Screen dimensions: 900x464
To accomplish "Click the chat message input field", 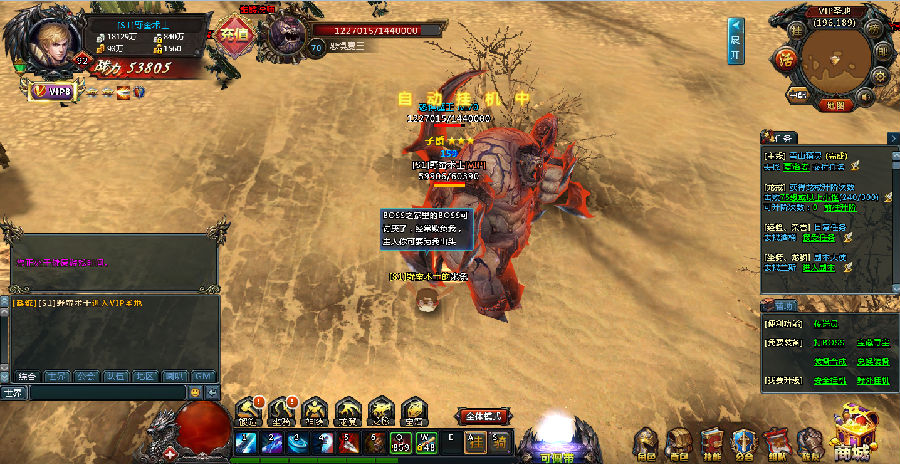I will pos(105,393).
